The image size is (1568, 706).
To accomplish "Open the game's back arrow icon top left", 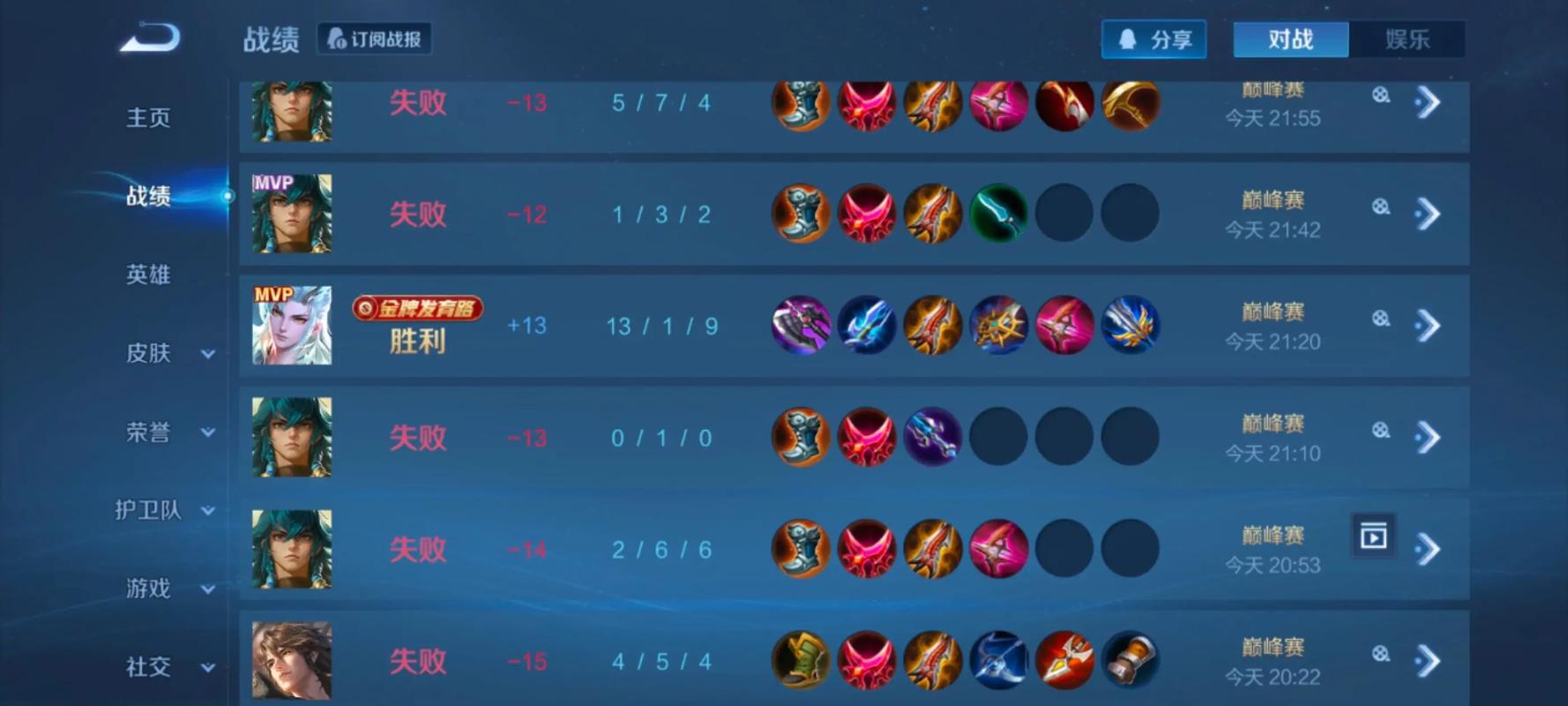I will [x=148, y=36].
